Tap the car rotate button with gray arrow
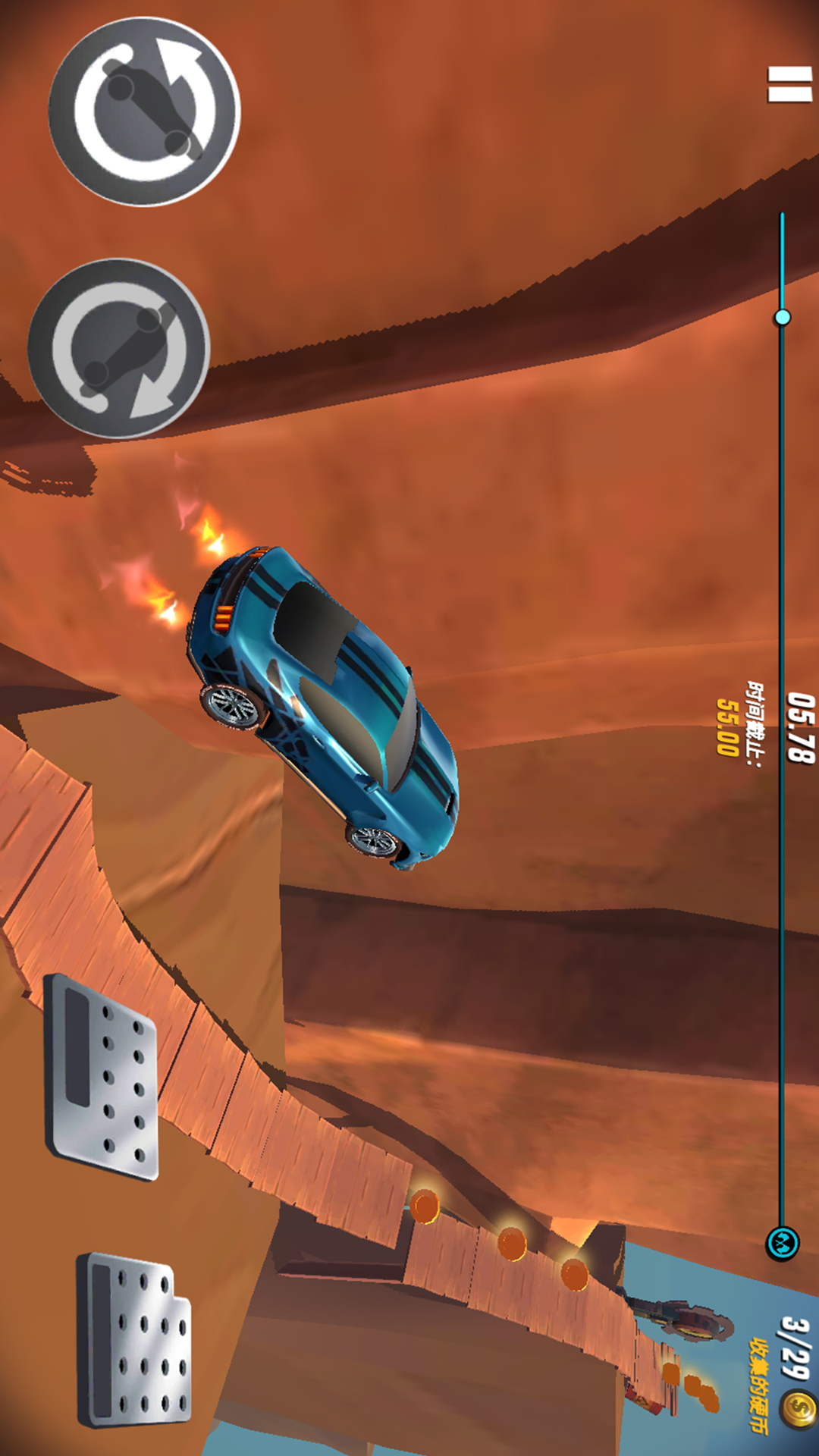This screenshot has height=1456, width=819. pyautogui.click(x=119, y=349)
